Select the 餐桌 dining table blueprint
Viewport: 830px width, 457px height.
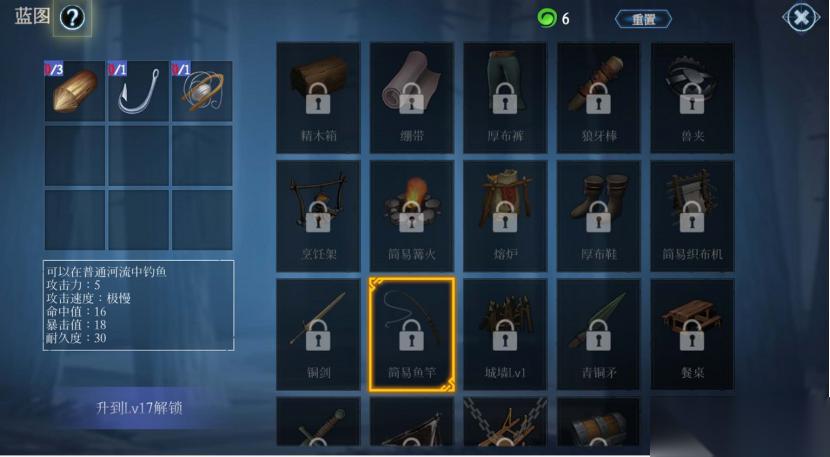tap(692, 334)
